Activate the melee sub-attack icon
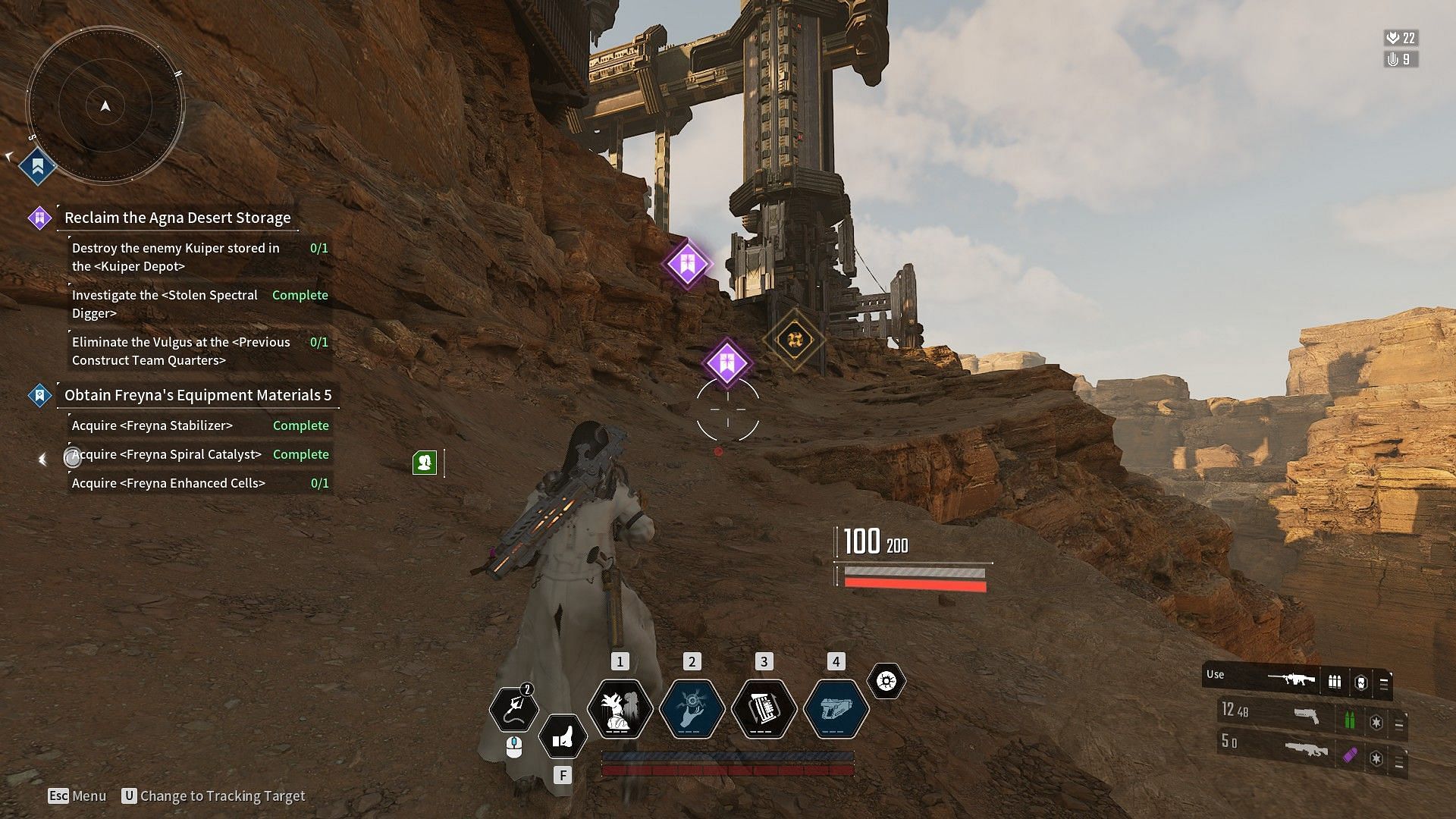 pos(563,736)
